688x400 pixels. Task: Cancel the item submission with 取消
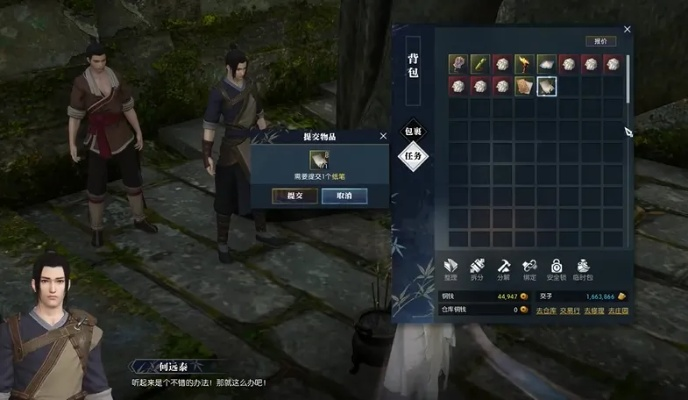(x=344, y=196)
